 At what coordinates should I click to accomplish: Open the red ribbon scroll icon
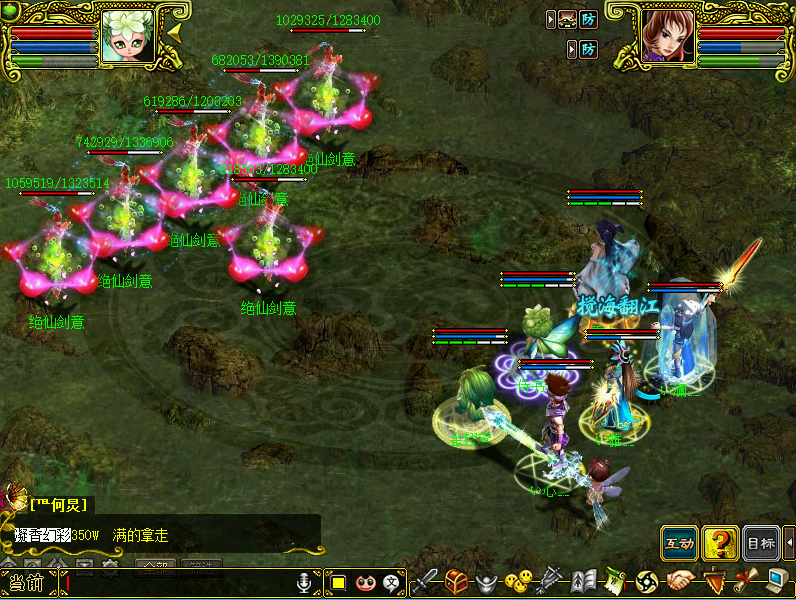744,581
